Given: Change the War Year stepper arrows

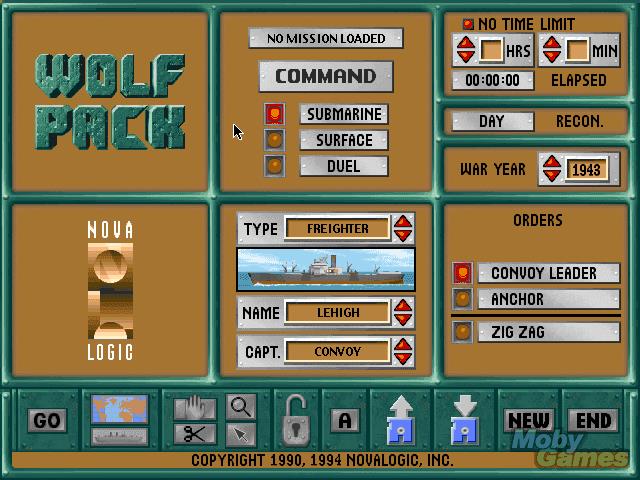Looking at the screenshot, I should [x=550, y=169].
